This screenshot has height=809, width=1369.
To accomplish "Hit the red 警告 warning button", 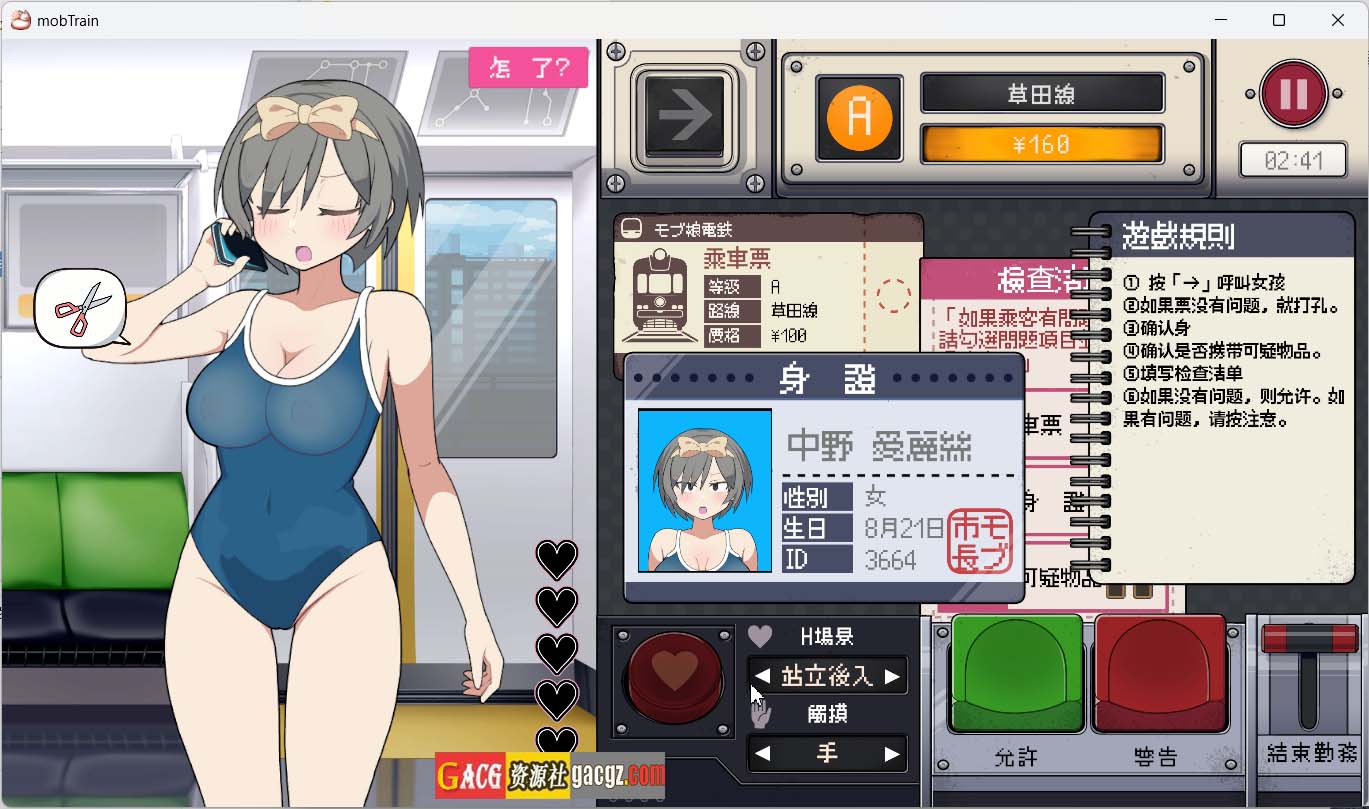I will (x=1160, y=675).
